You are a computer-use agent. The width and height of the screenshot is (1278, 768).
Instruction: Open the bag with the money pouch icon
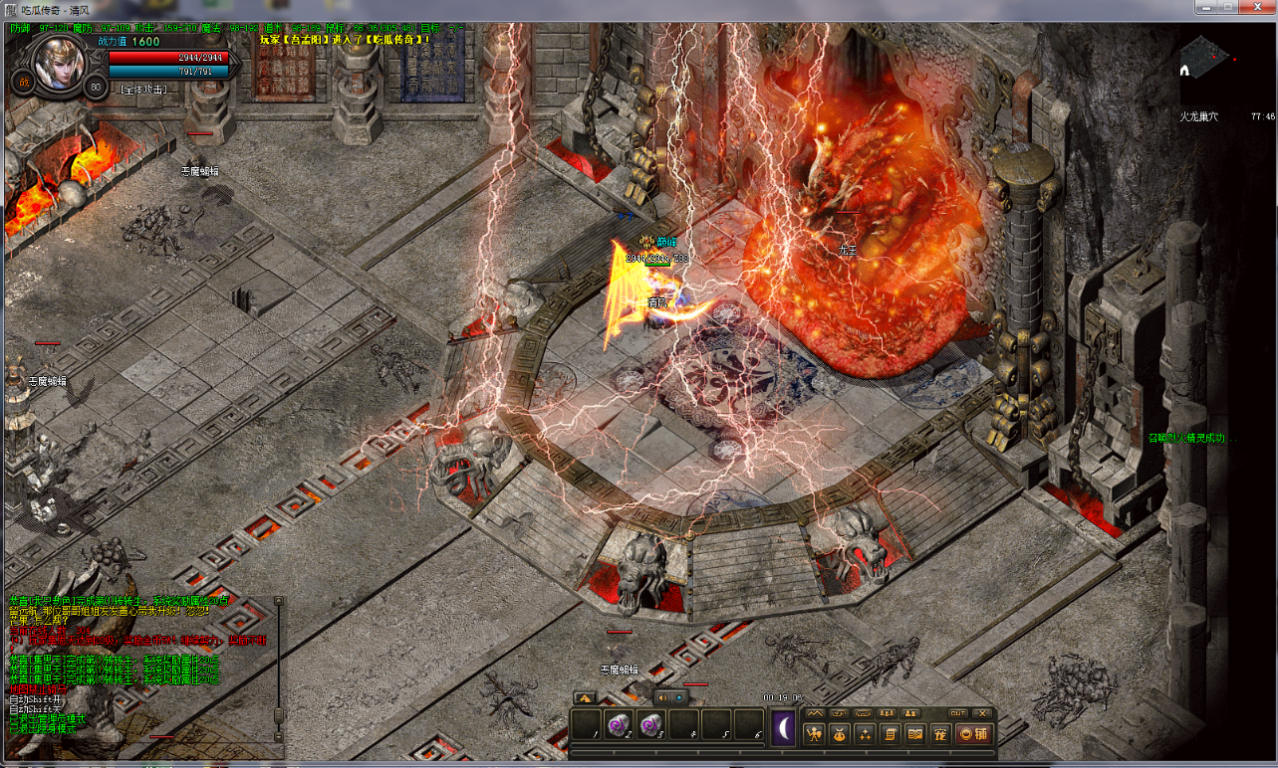[x=840, y=734]
